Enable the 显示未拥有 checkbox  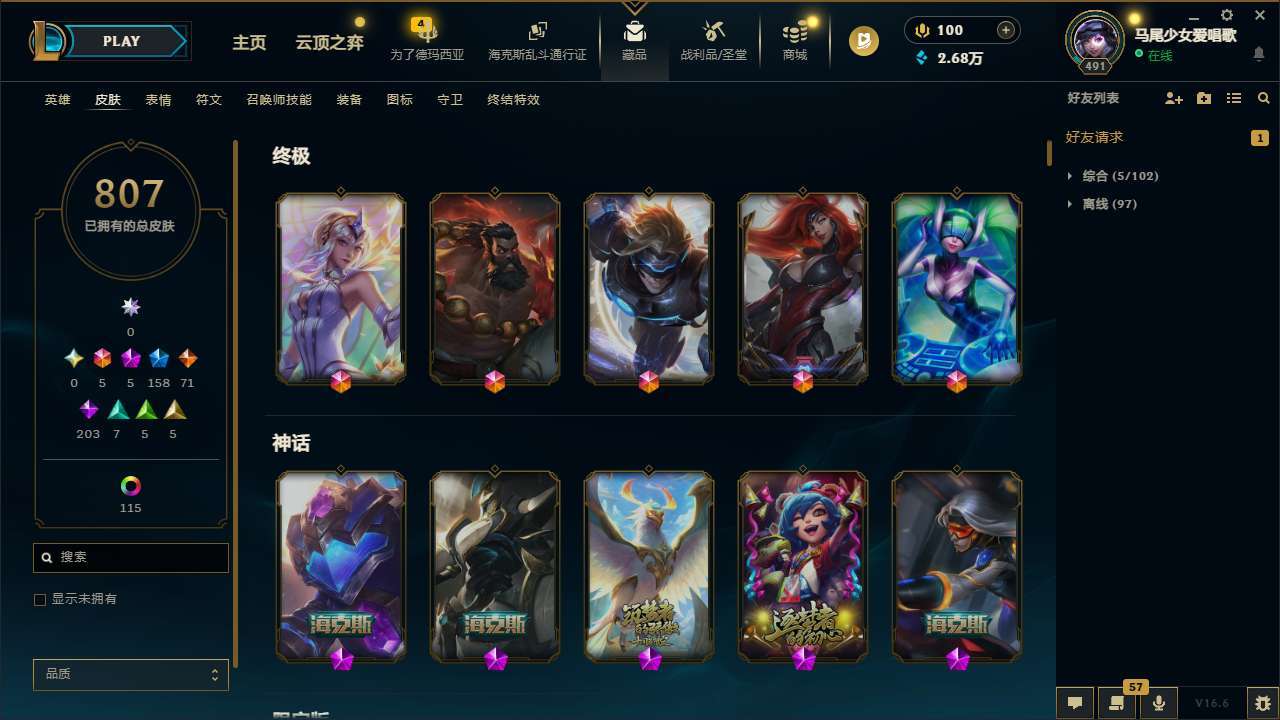click(40, 599)
